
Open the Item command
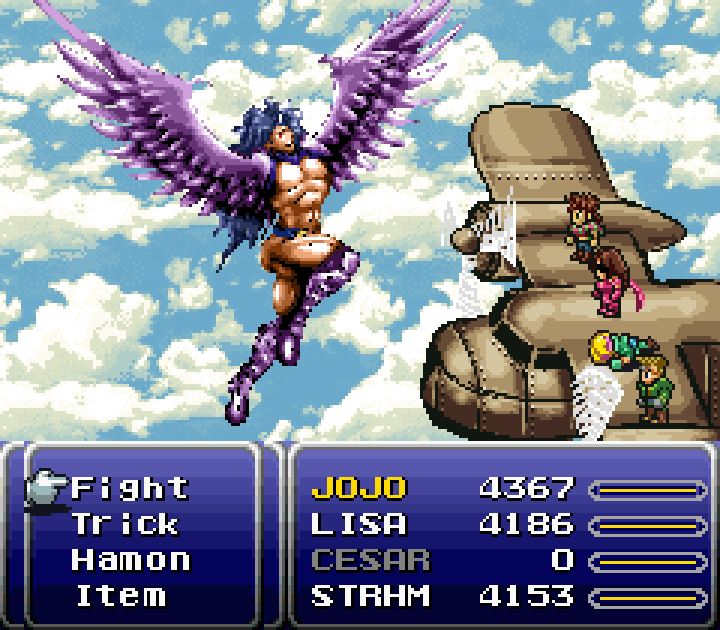click(x=121, y=596)
